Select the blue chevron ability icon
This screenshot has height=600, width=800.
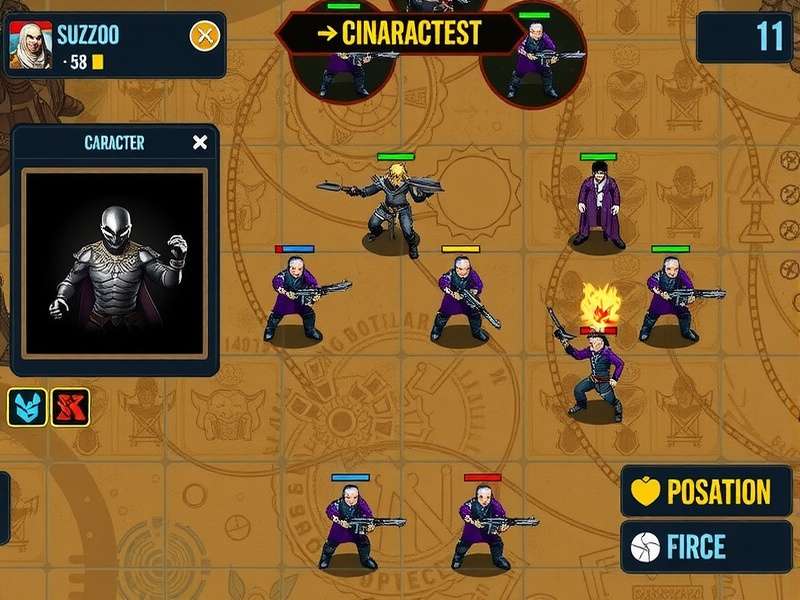tap(27, 407)
